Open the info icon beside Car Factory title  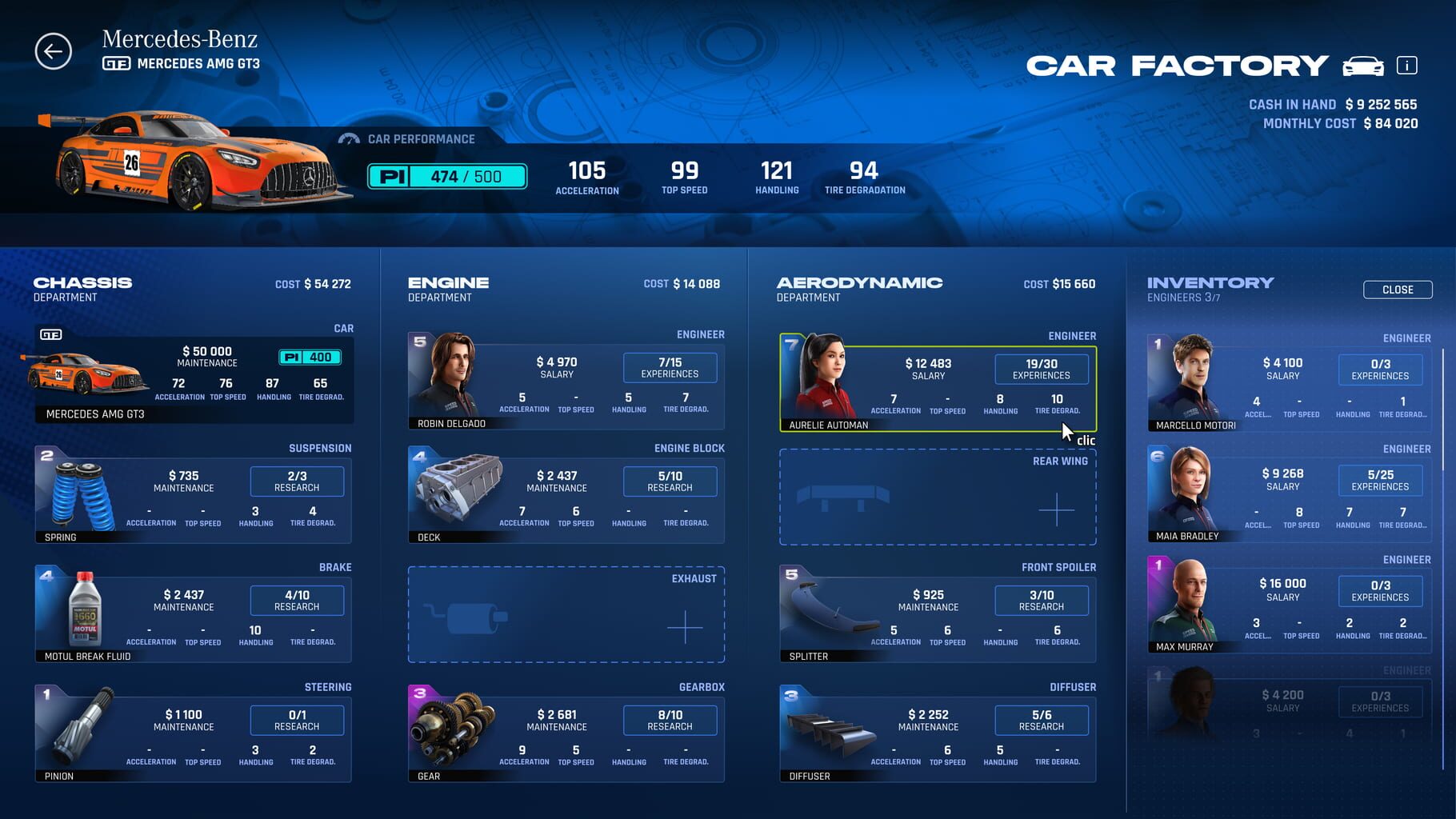point(1406,66)
